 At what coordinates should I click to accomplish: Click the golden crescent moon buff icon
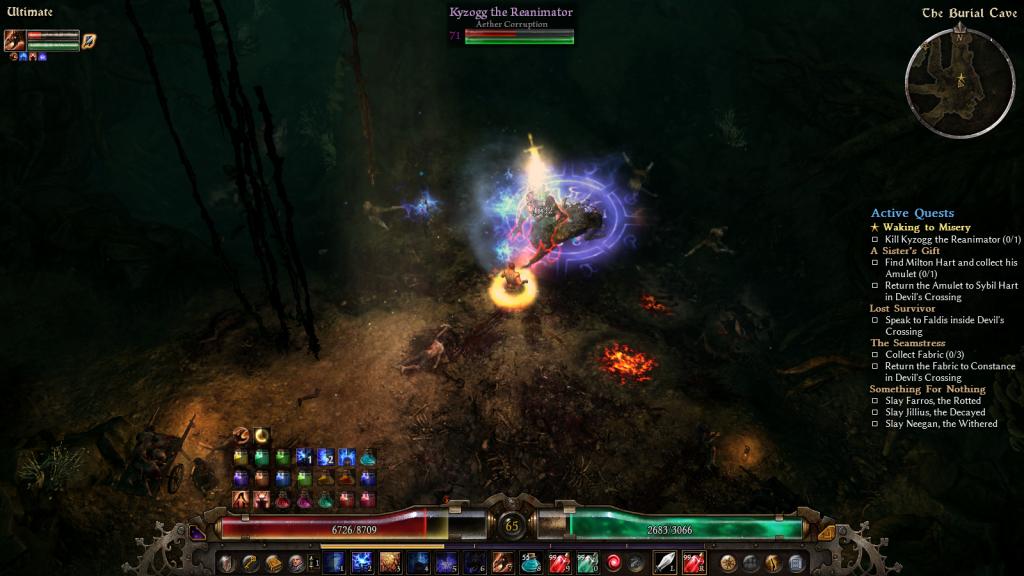[x=262, y=435]
